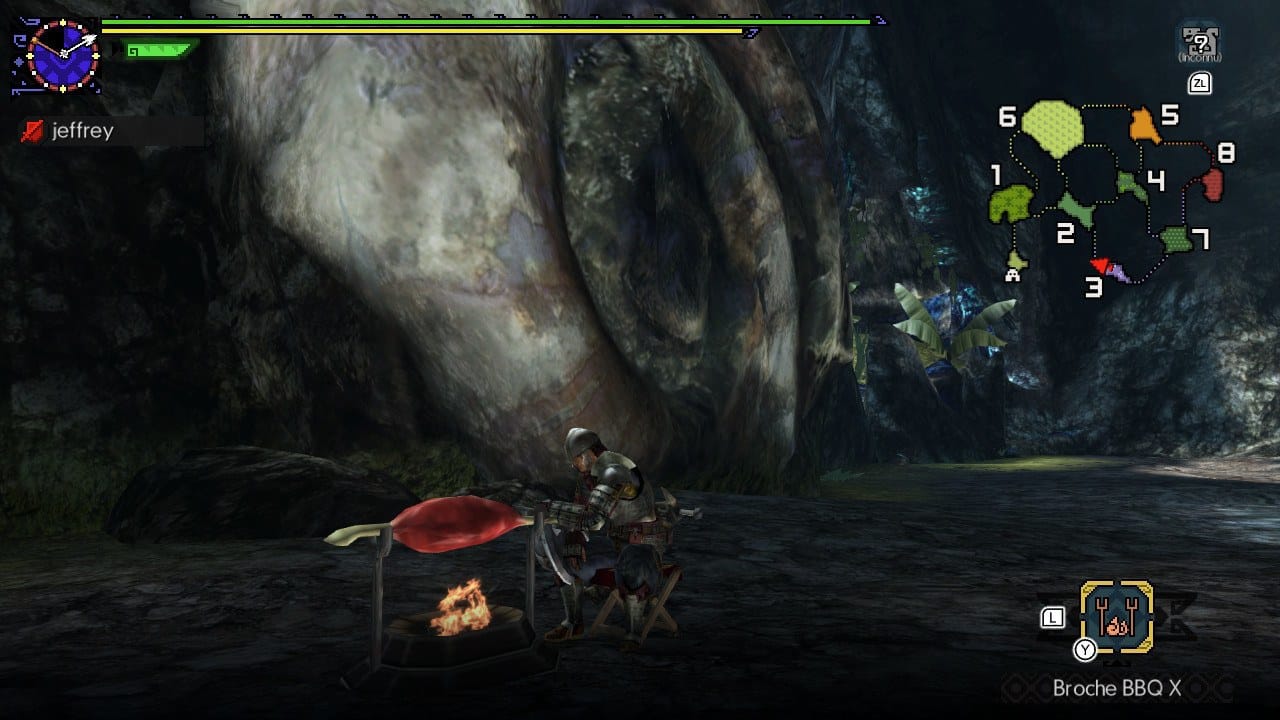Viewport: 1280px width, 720px height.
Task: Select area 6 on the minimap
Action: [1052, 129]
